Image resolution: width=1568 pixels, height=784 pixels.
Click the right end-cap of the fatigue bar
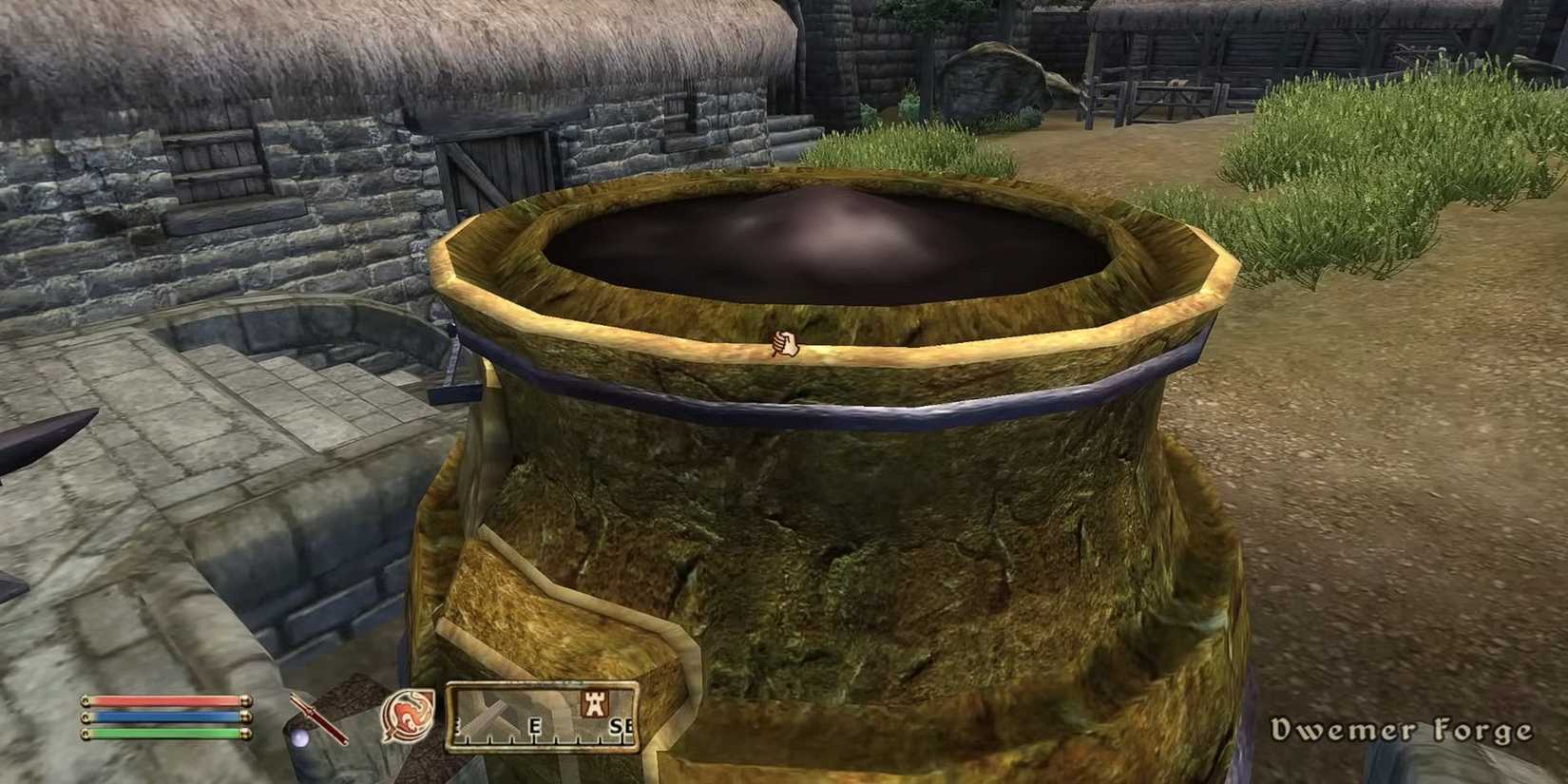pyautogui.click(x=248, y=735)
